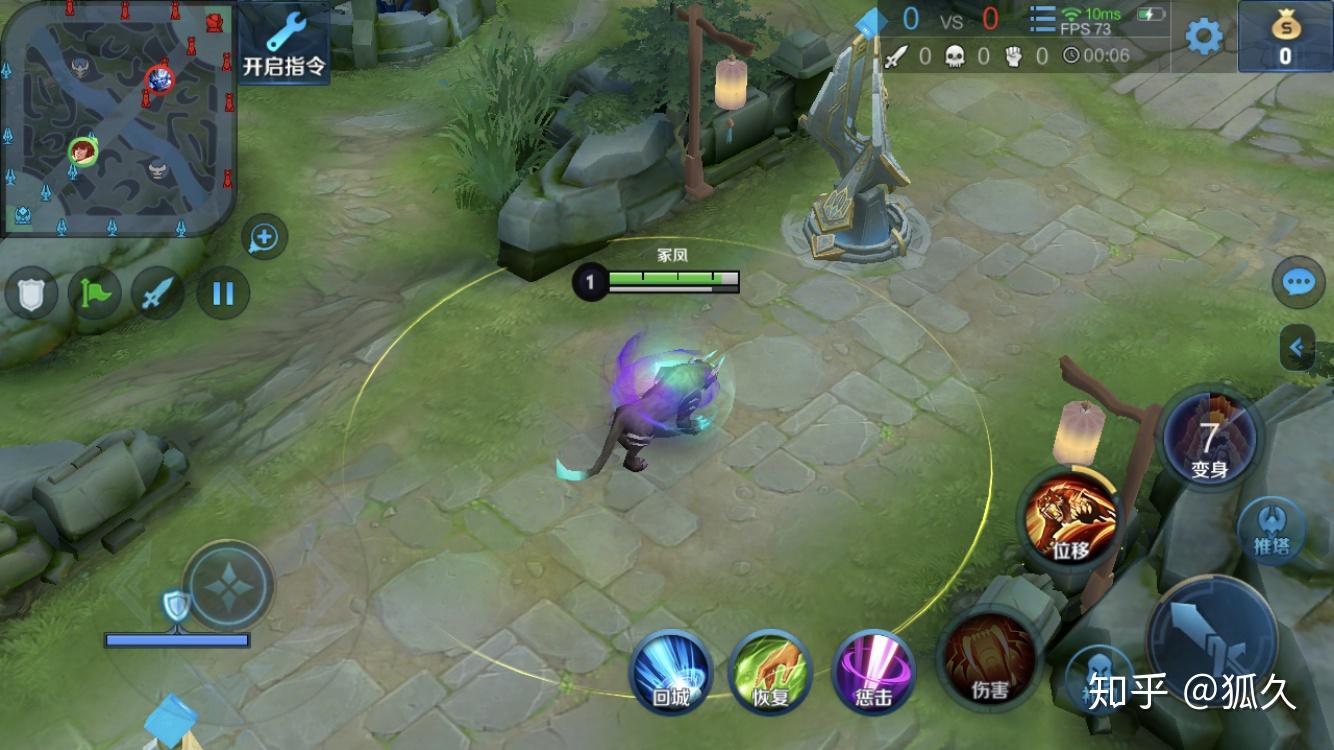Viewport: 1334px width, 750px height.
Task: Open settings with the gear icon
Action: [x=1203, y=37]
